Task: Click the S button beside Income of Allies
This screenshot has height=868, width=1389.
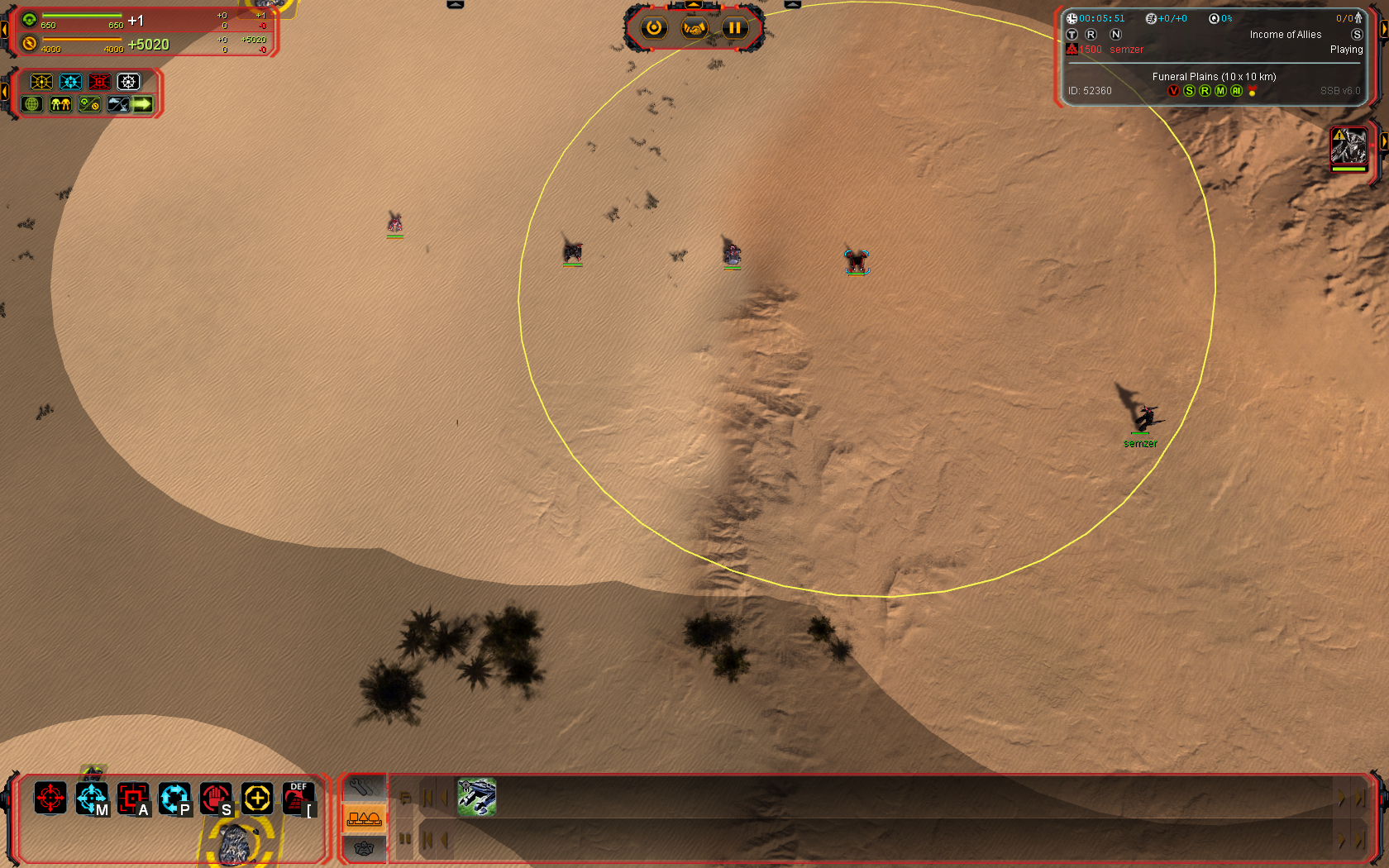Action: [x=1357, y=35]
